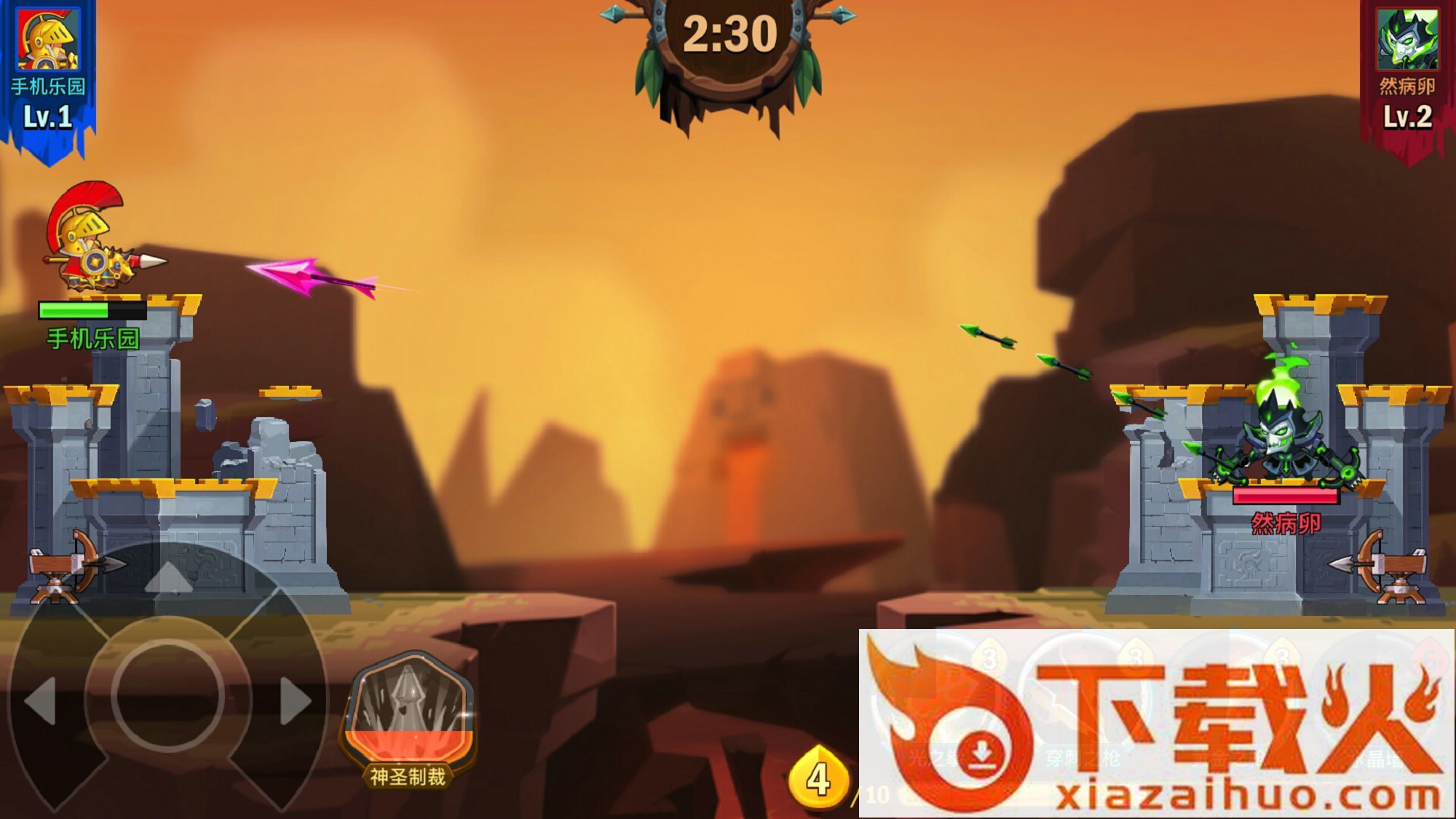Screen dimensions: 1456x819
Task: Tap the right arrow on the movement pad
Action: [295, 700]
